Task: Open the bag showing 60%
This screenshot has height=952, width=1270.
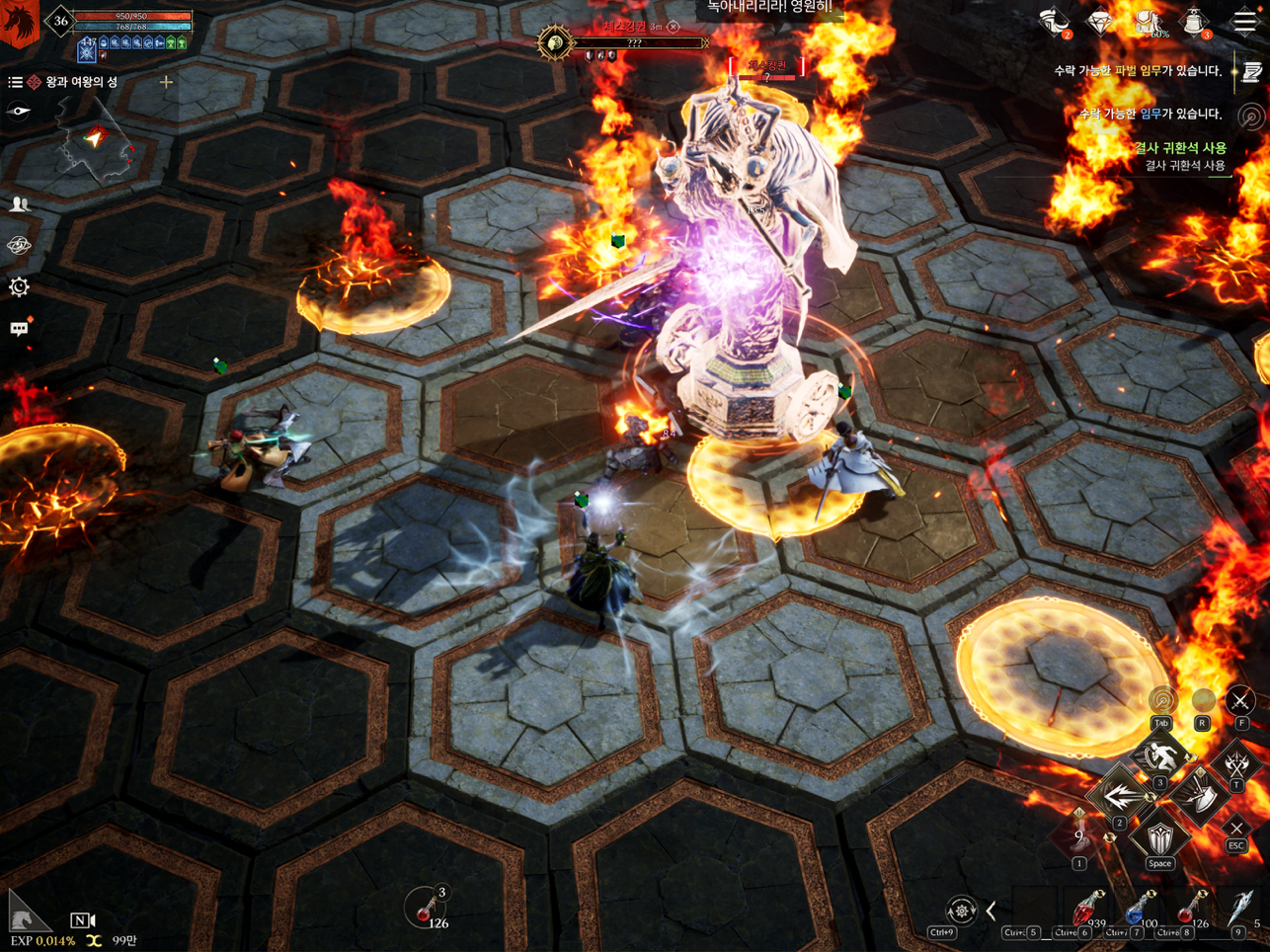Action: click(x=1148, y=22)
